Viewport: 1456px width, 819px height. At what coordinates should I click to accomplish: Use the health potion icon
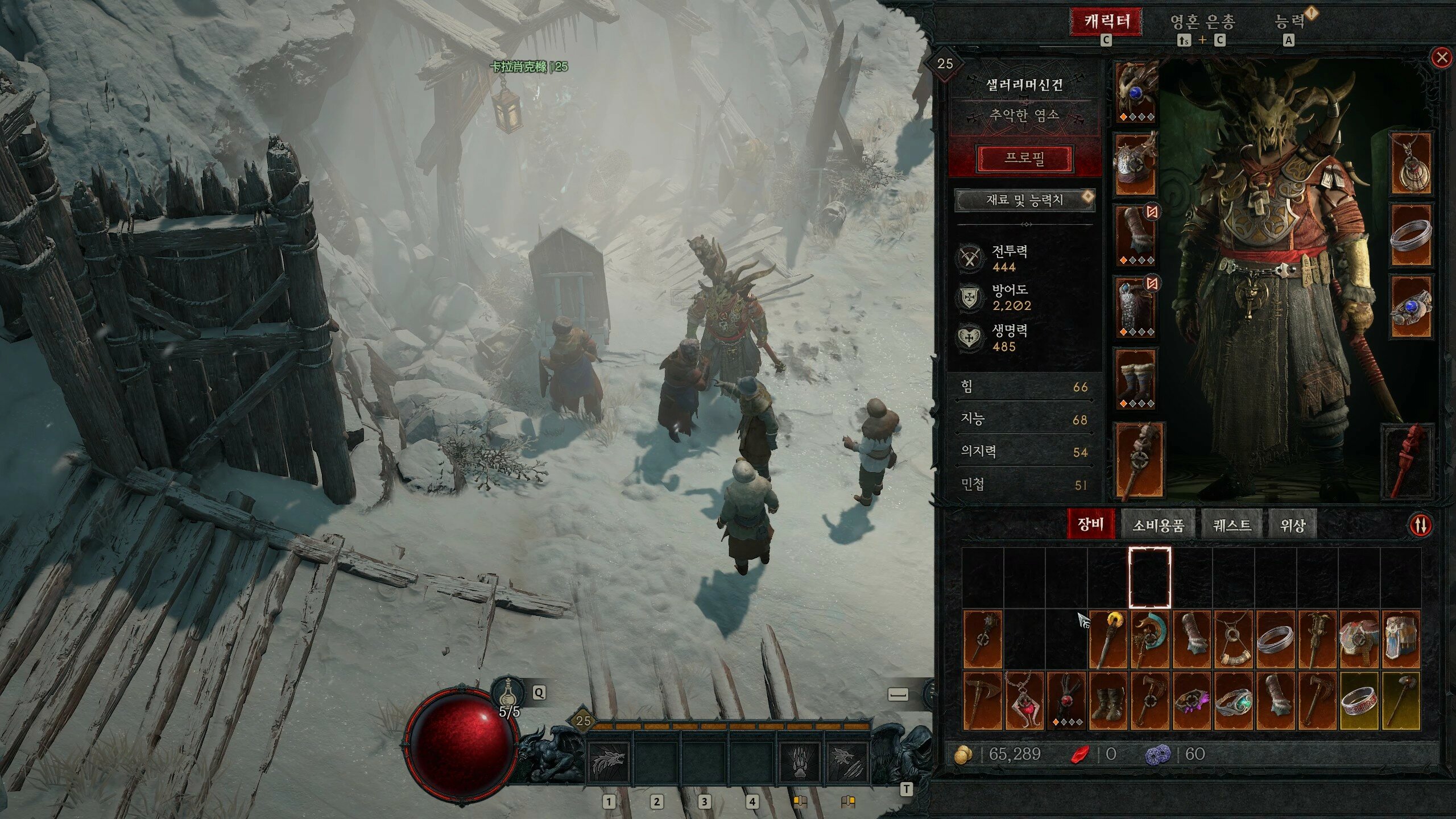point(506,693)
